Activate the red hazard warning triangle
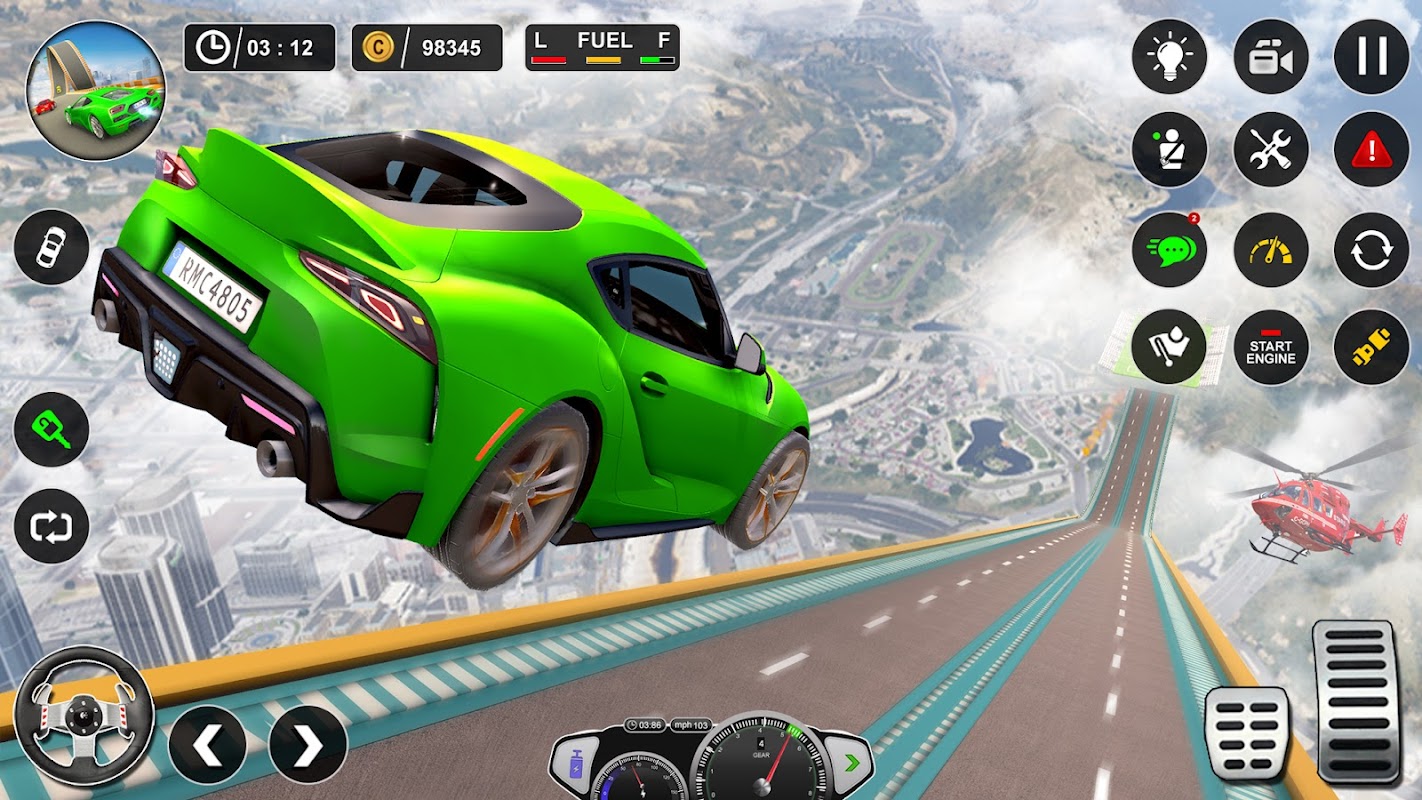Image resolution: width=1422 pixels, height=800 pixels. (1371, 149)
